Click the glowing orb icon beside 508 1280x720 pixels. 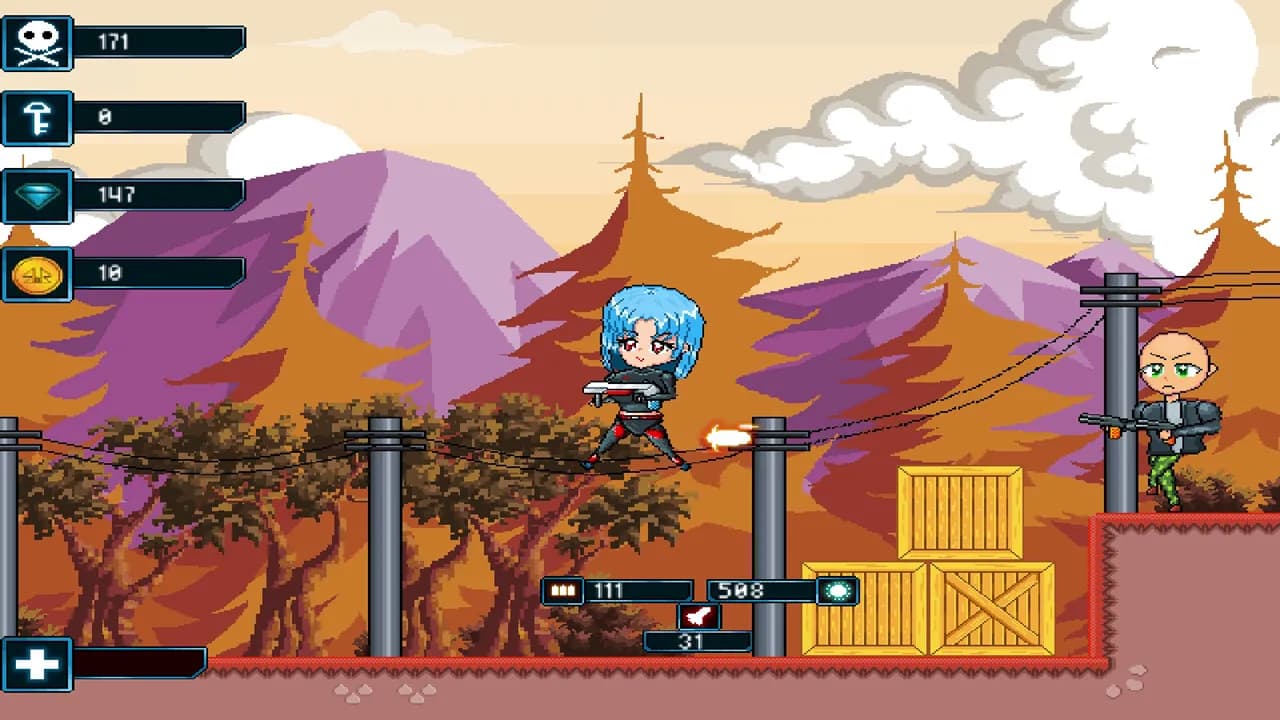(836, 591)
